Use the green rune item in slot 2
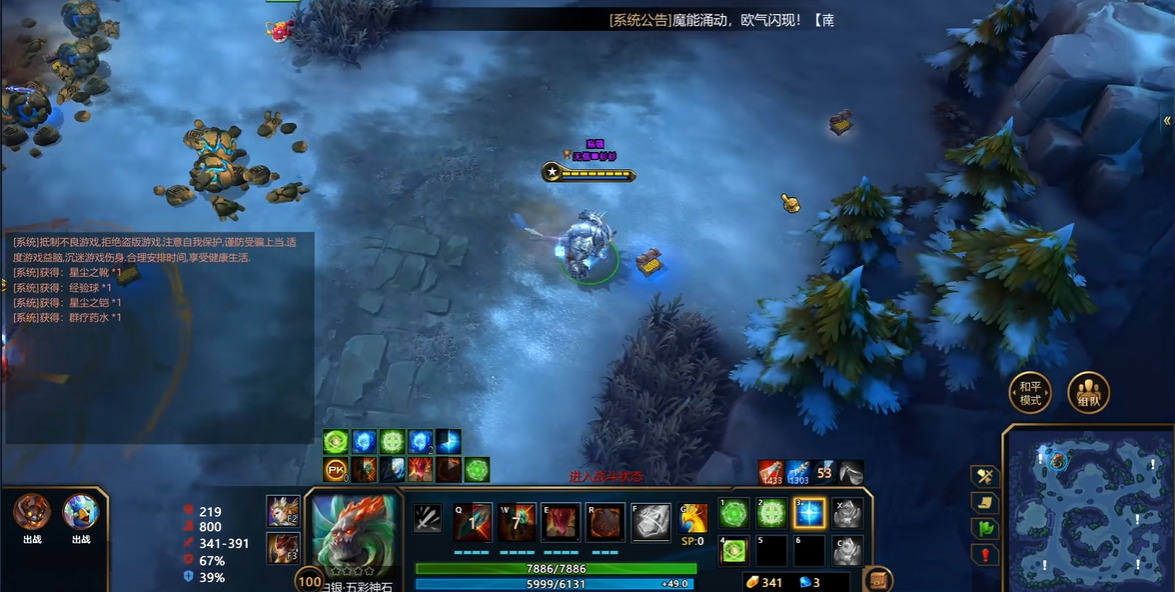This screenshot has height=592, width=1175. coord(772,514)
